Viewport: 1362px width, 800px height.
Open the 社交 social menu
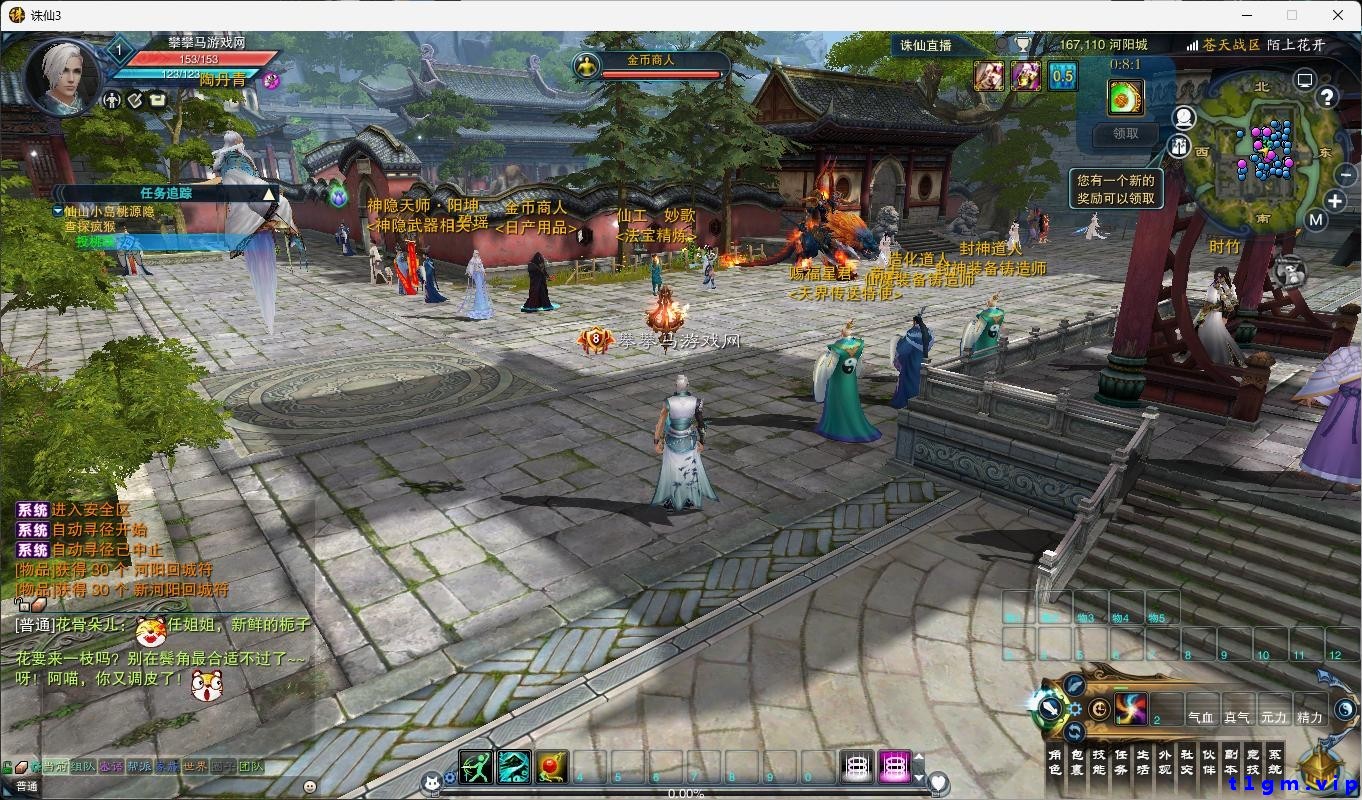1186,762
